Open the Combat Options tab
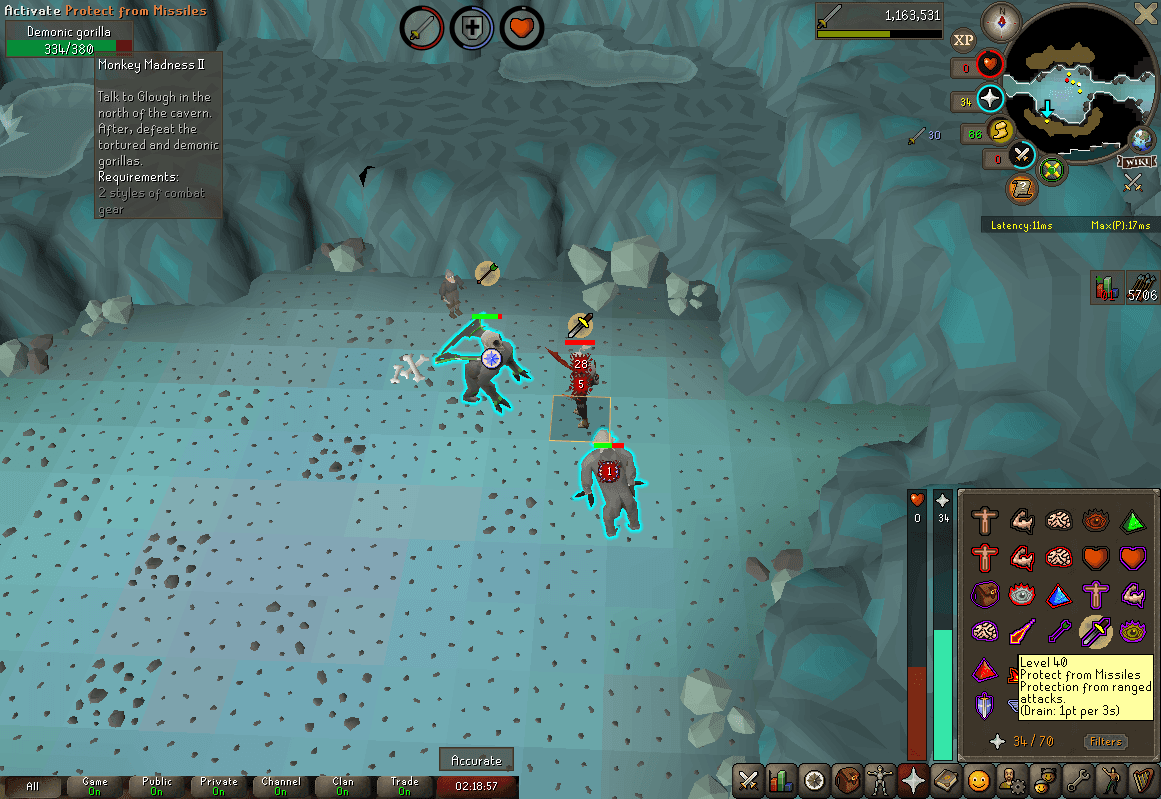 point(748,780)
